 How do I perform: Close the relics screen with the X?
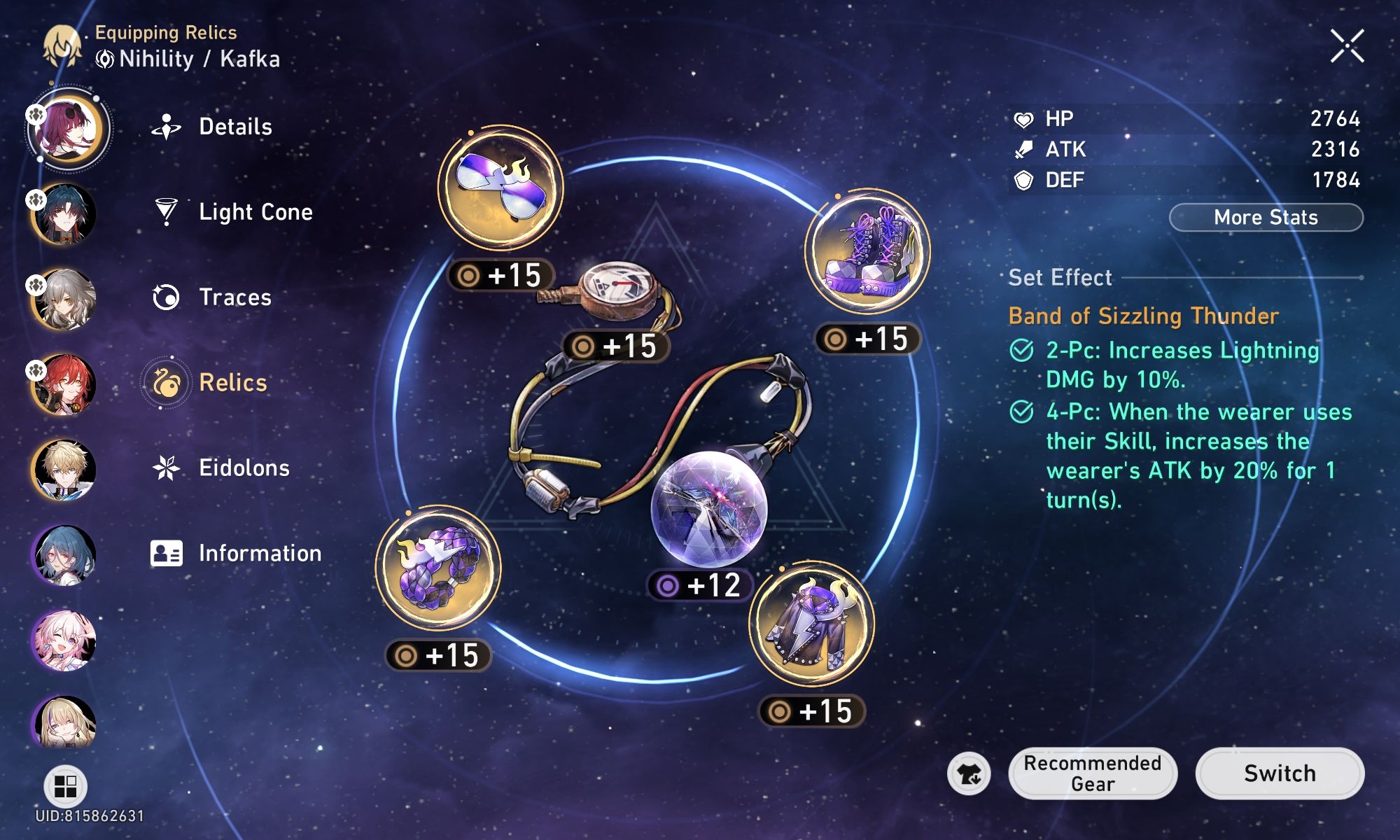(x=1347, y=46)
